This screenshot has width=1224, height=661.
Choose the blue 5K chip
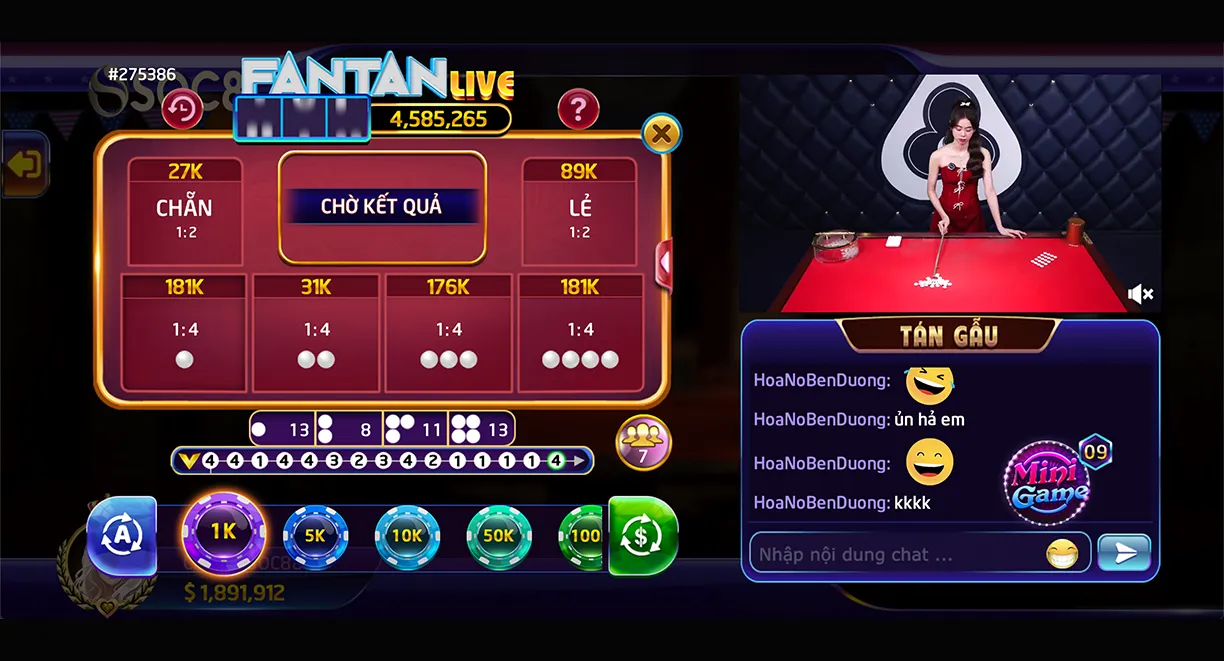[315, 536]
